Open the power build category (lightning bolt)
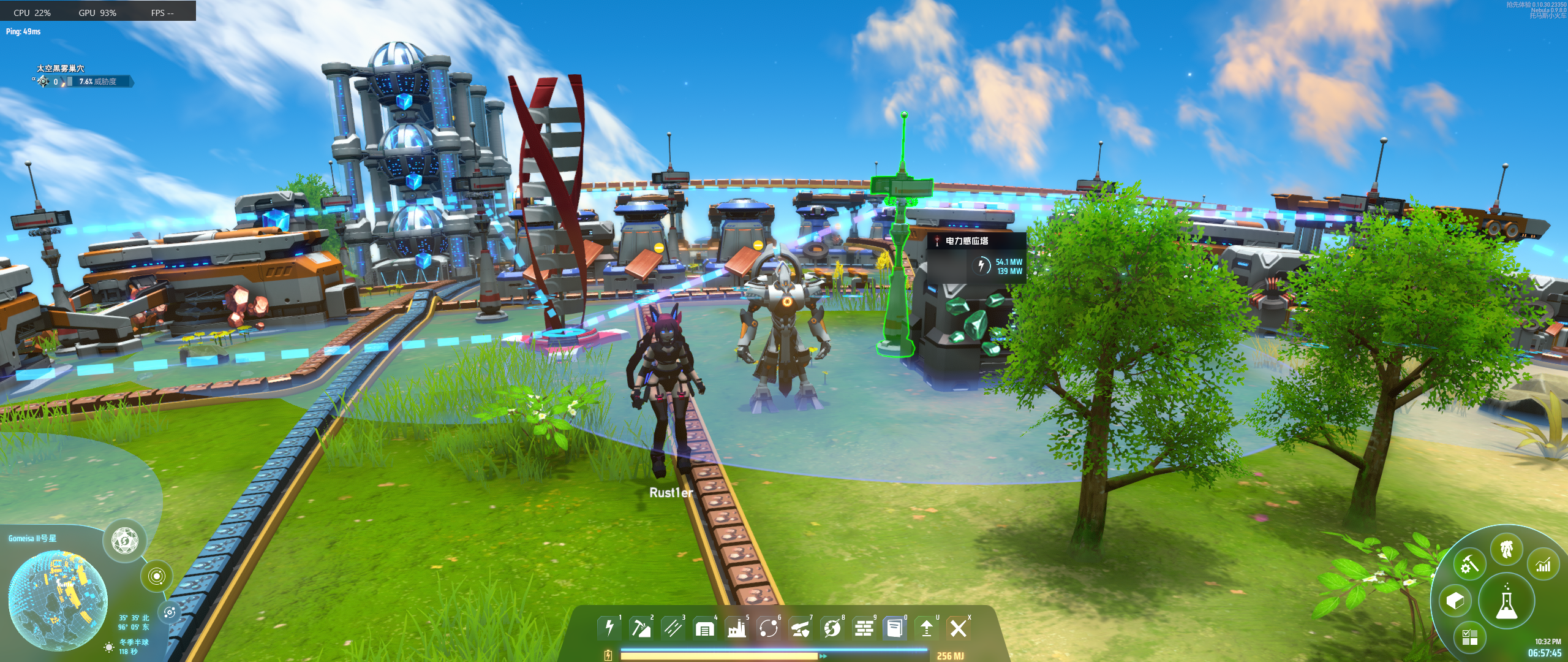This screenshot has width=1568, height=662. pyautogui.click(x=609, y=628)
